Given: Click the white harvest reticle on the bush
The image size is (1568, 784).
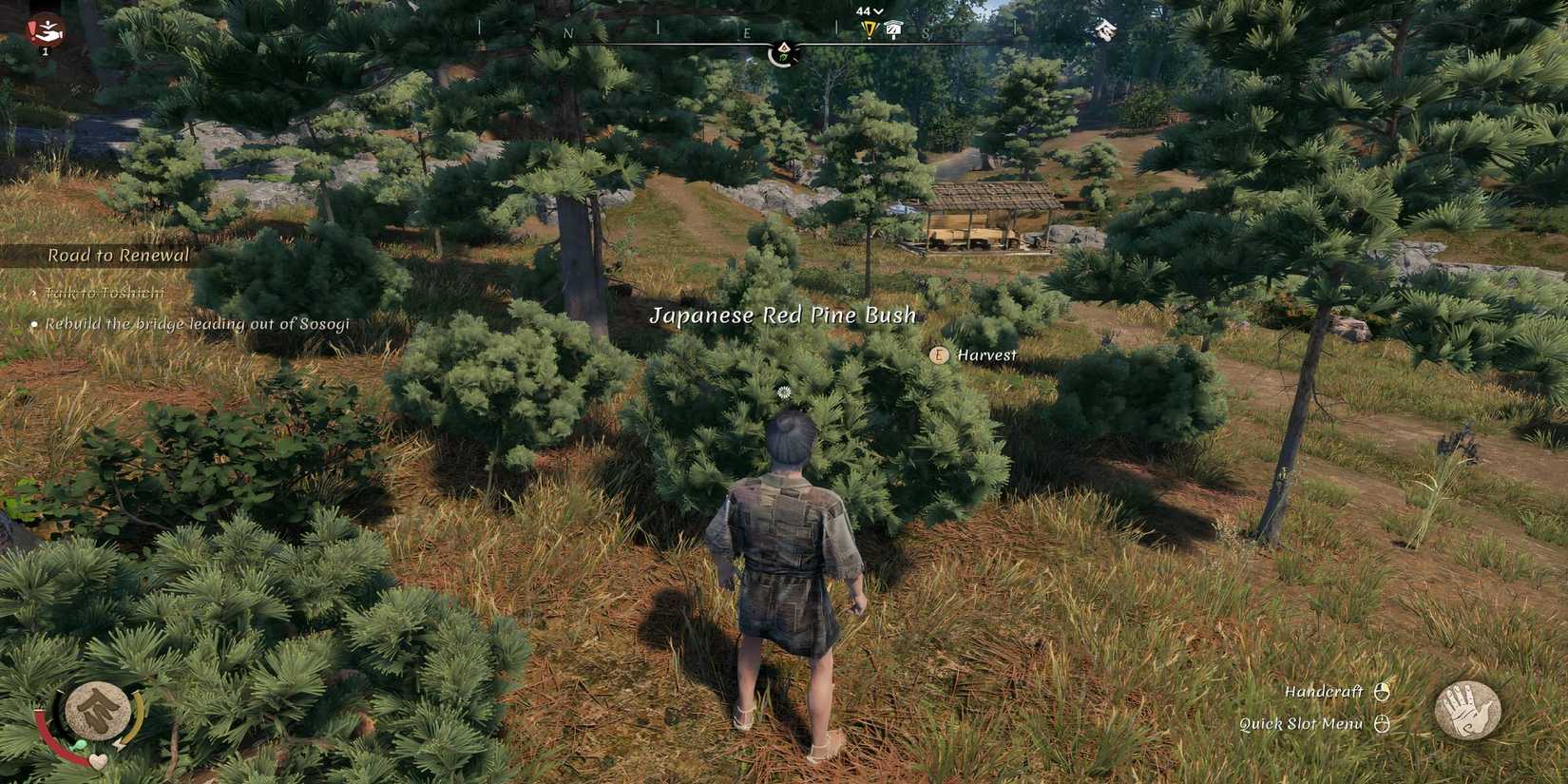Looking at the screenshot, I should click(x=782, y=392).
